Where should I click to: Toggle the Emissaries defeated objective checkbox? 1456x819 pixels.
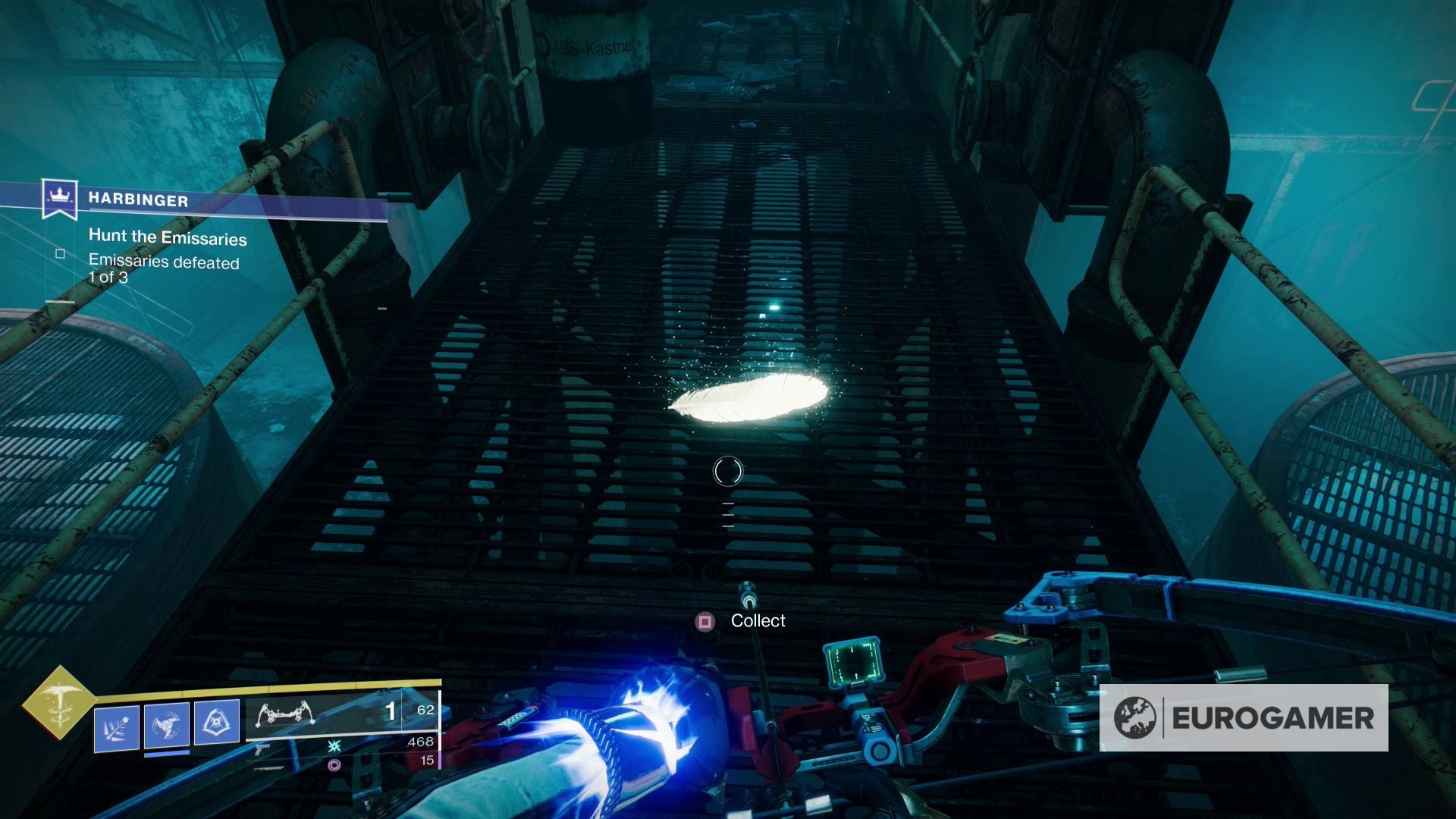point(61,255)
